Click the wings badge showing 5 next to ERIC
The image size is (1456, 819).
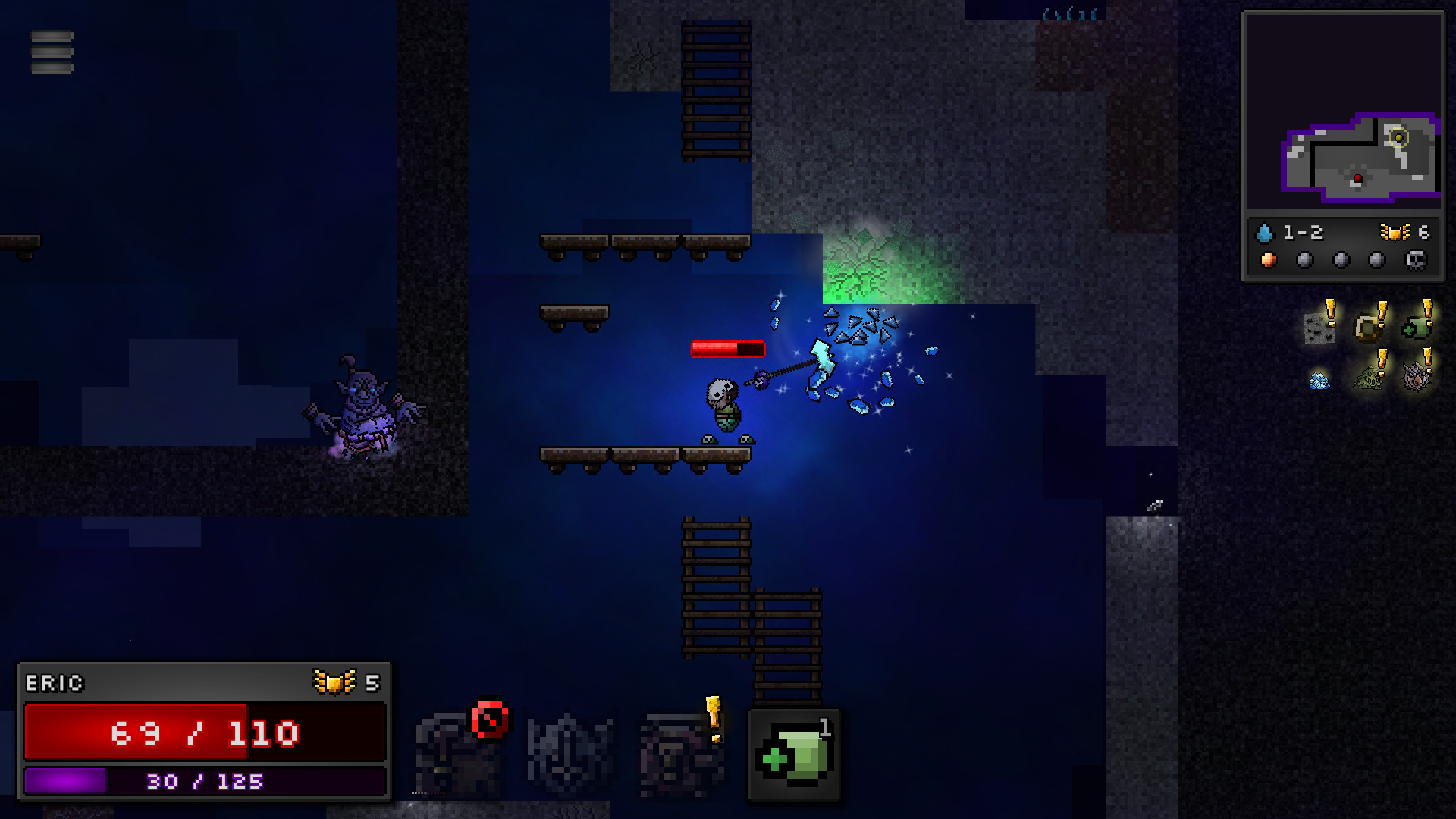(x=345, y=683)
